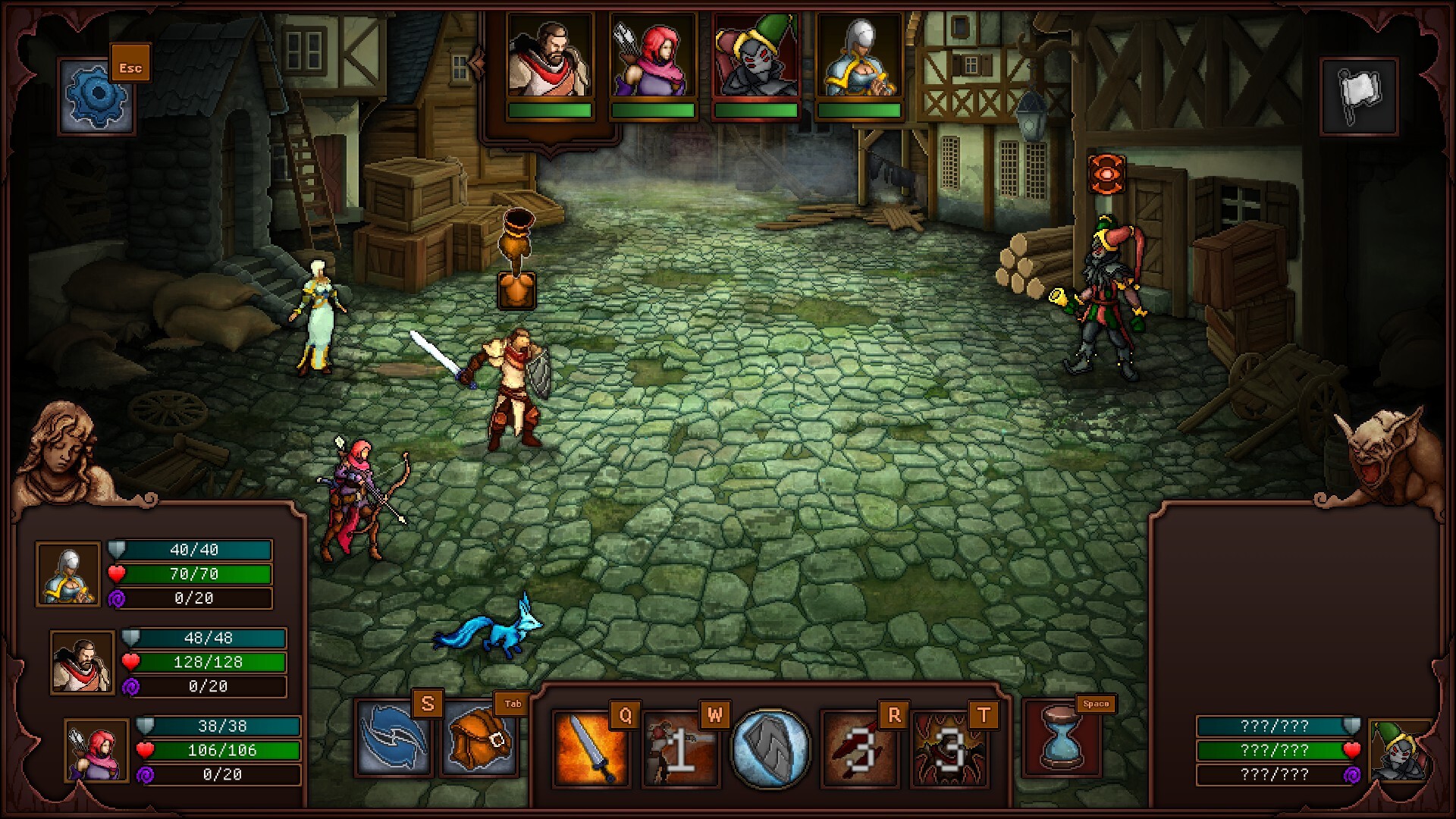Viewport: 1456px width, 819px height.
Task: Choose the red-haired archer party portrait
Action: coord(96,750)
